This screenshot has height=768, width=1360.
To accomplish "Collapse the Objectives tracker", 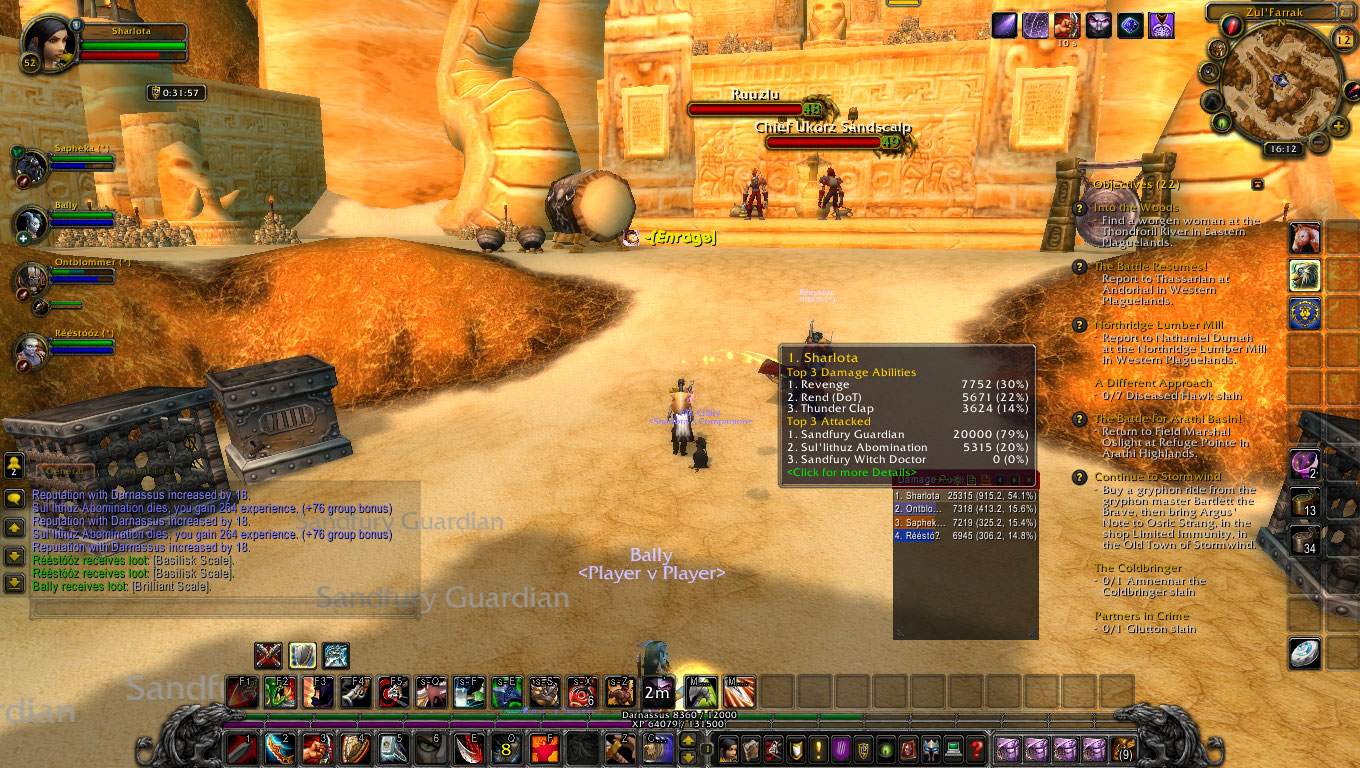I will (1257, 185).
